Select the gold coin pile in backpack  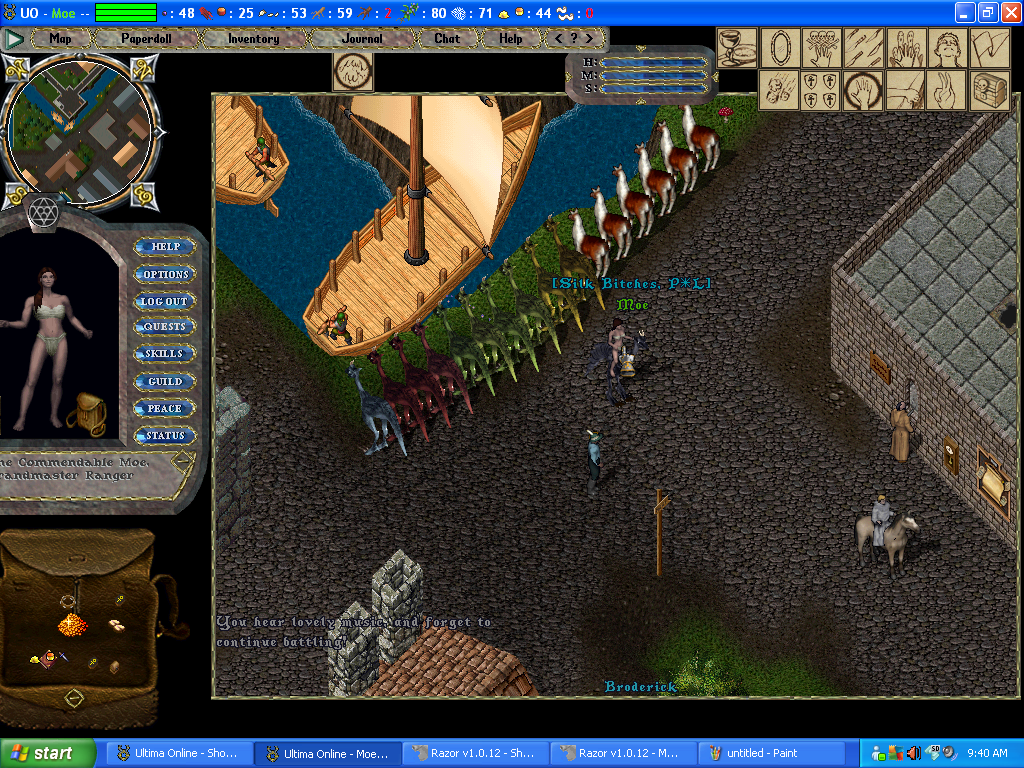pyautogui.click(x=72, y=626)
